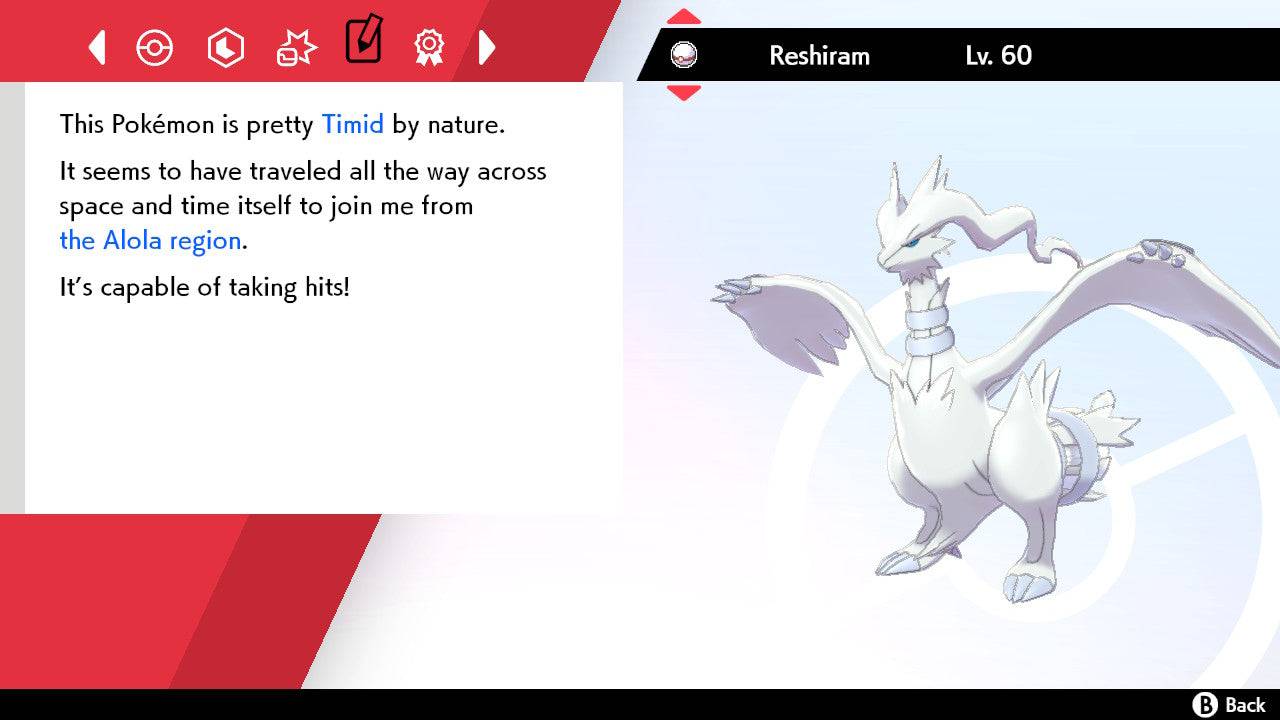
Task: Select the stats hexagon page icon
Action: click(225, 46)
